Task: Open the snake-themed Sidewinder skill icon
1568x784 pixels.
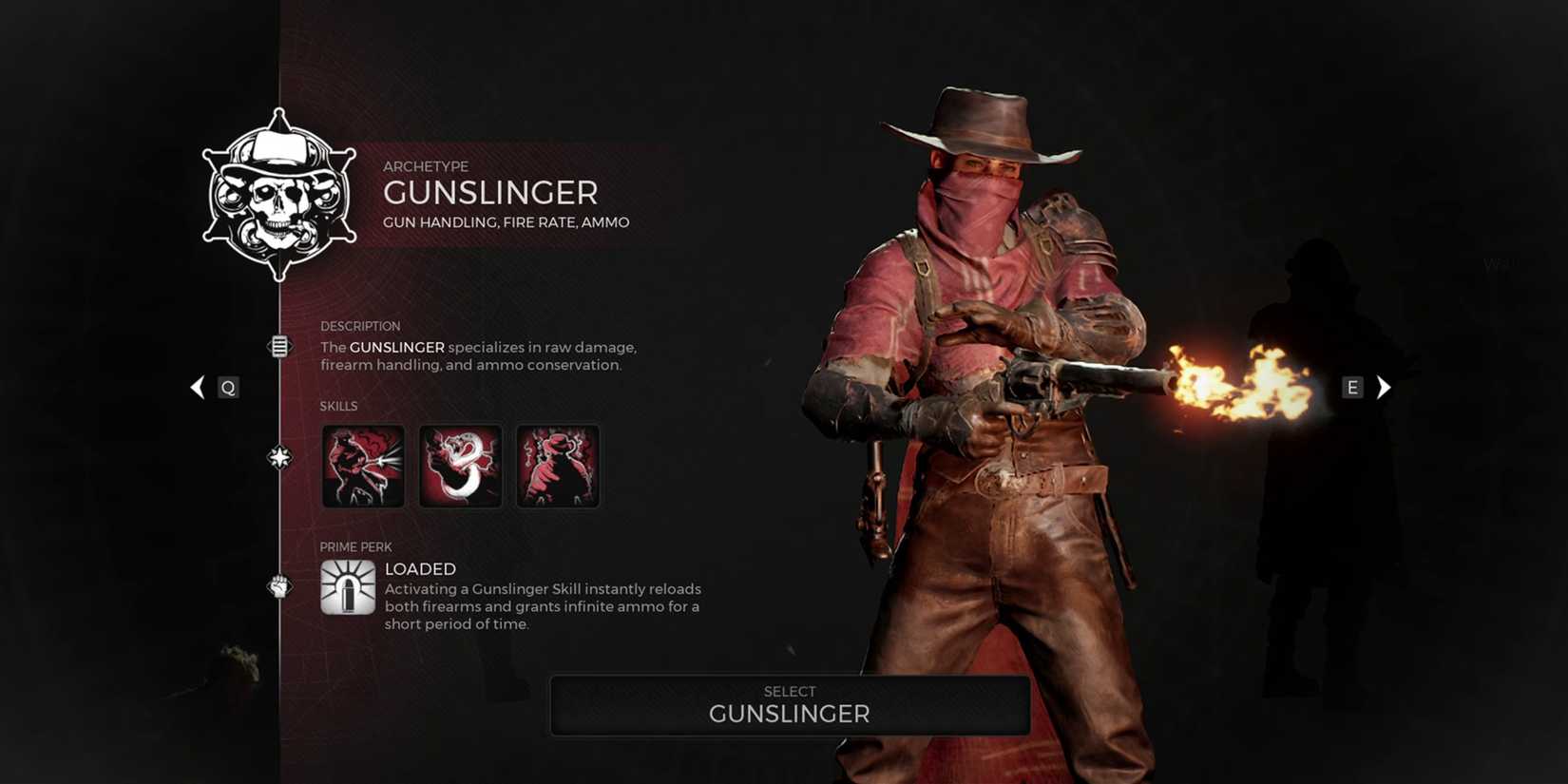Action: click(x=460, y=465)
